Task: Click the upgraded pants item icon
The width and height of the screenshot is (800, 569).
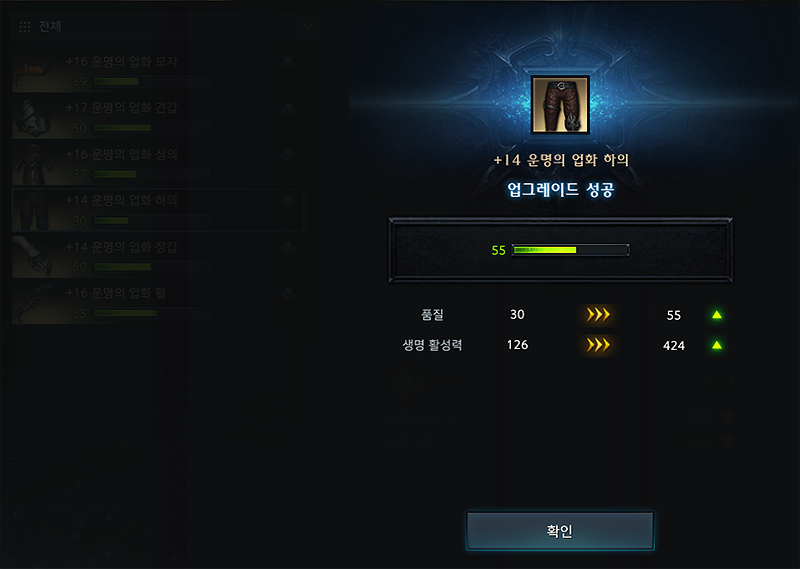Action: (x=560, y=105)
